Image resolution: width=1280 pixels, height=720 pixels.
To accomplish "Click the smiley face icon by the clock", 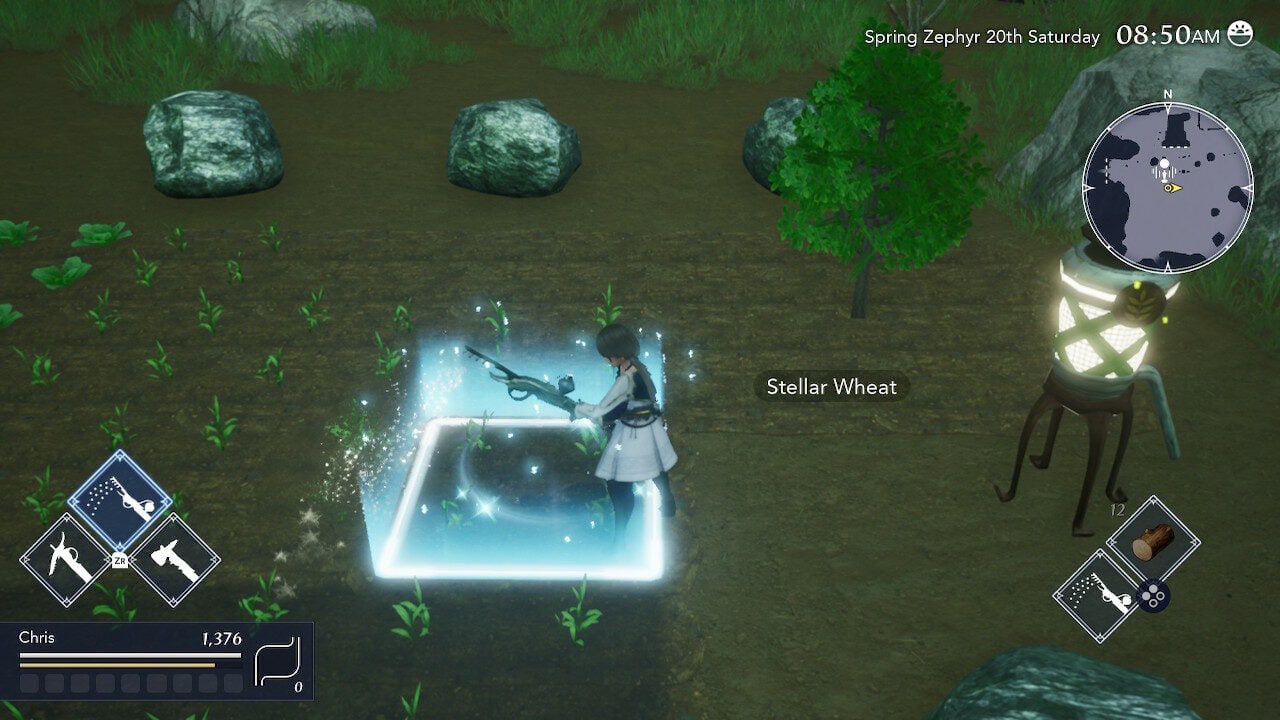I will [x=1240, y=34].
